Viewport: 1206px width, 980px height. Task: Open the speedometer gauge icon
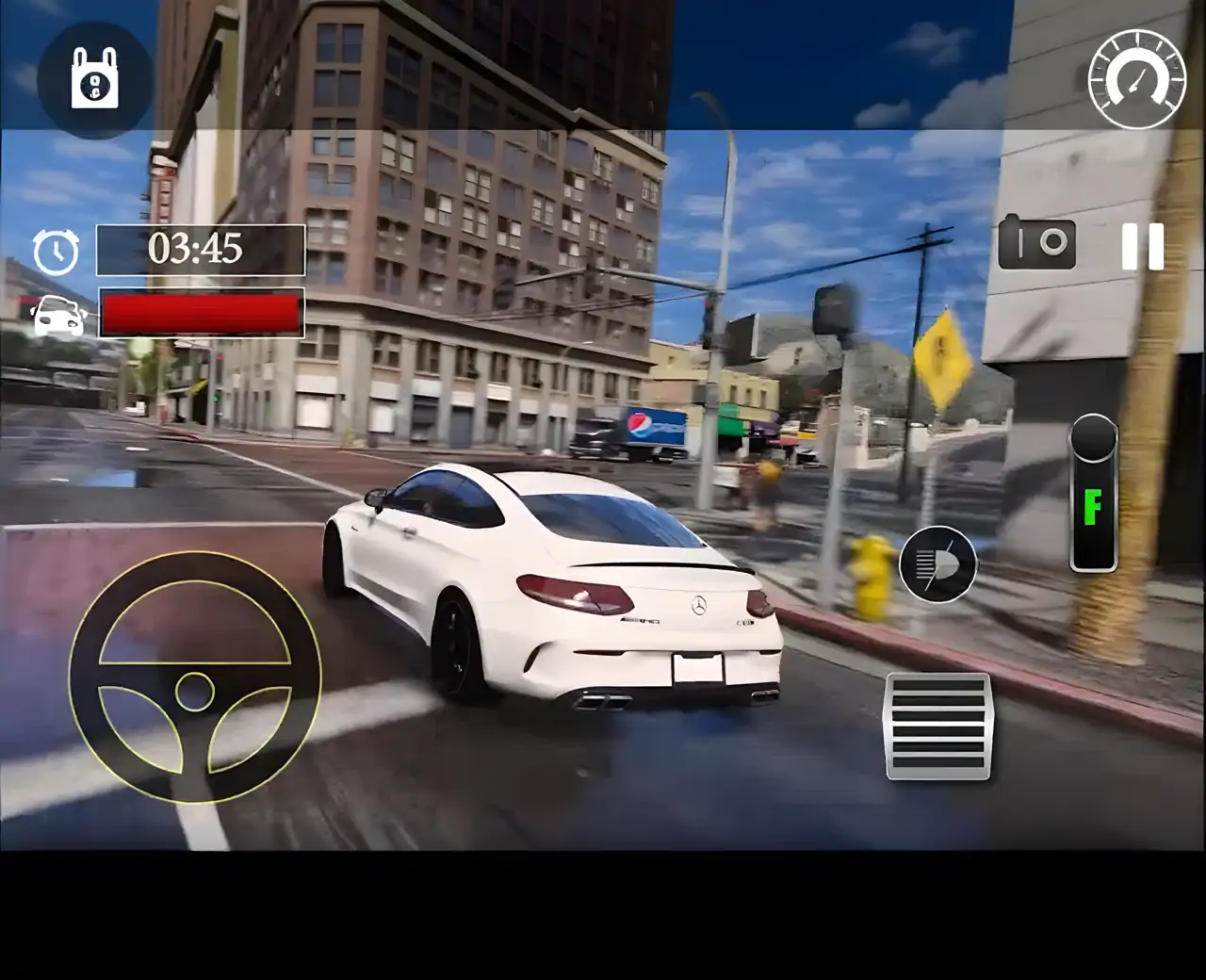click(1137, 79)
